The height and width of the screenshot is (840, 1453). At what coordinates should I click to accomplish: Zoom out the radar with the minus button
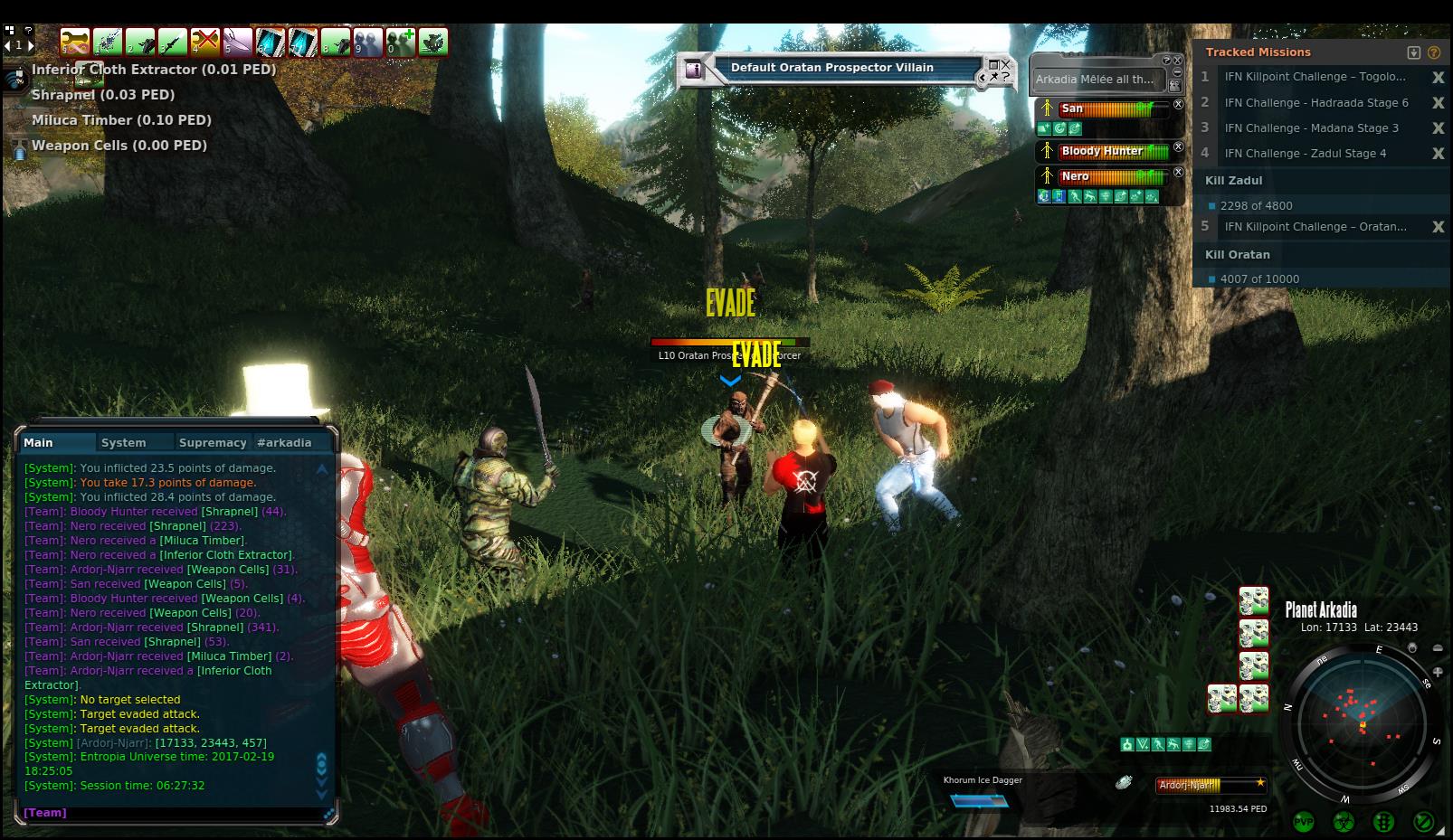pos(1438,648)
